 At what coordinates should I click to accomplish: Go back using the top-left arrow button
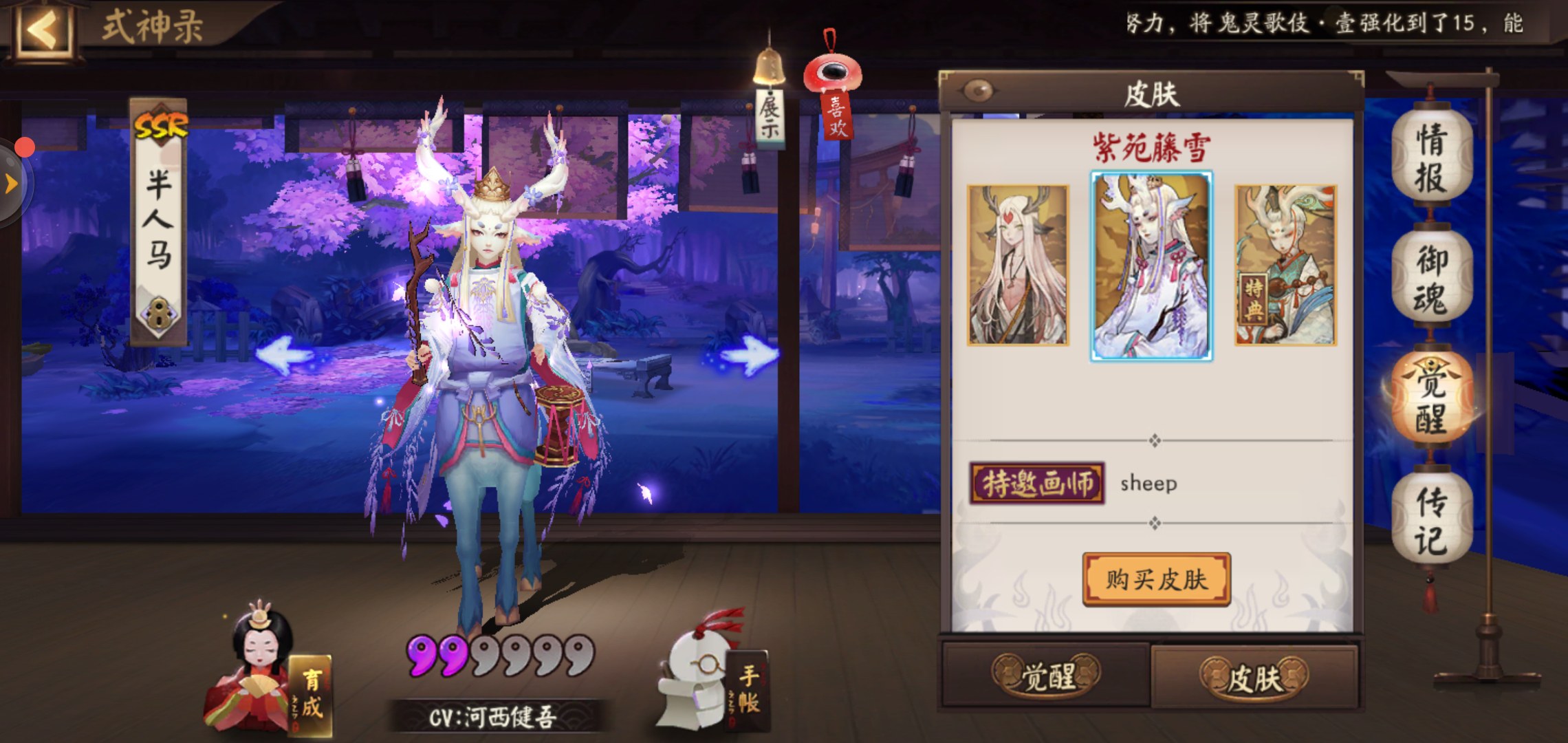tap(43, 30)
